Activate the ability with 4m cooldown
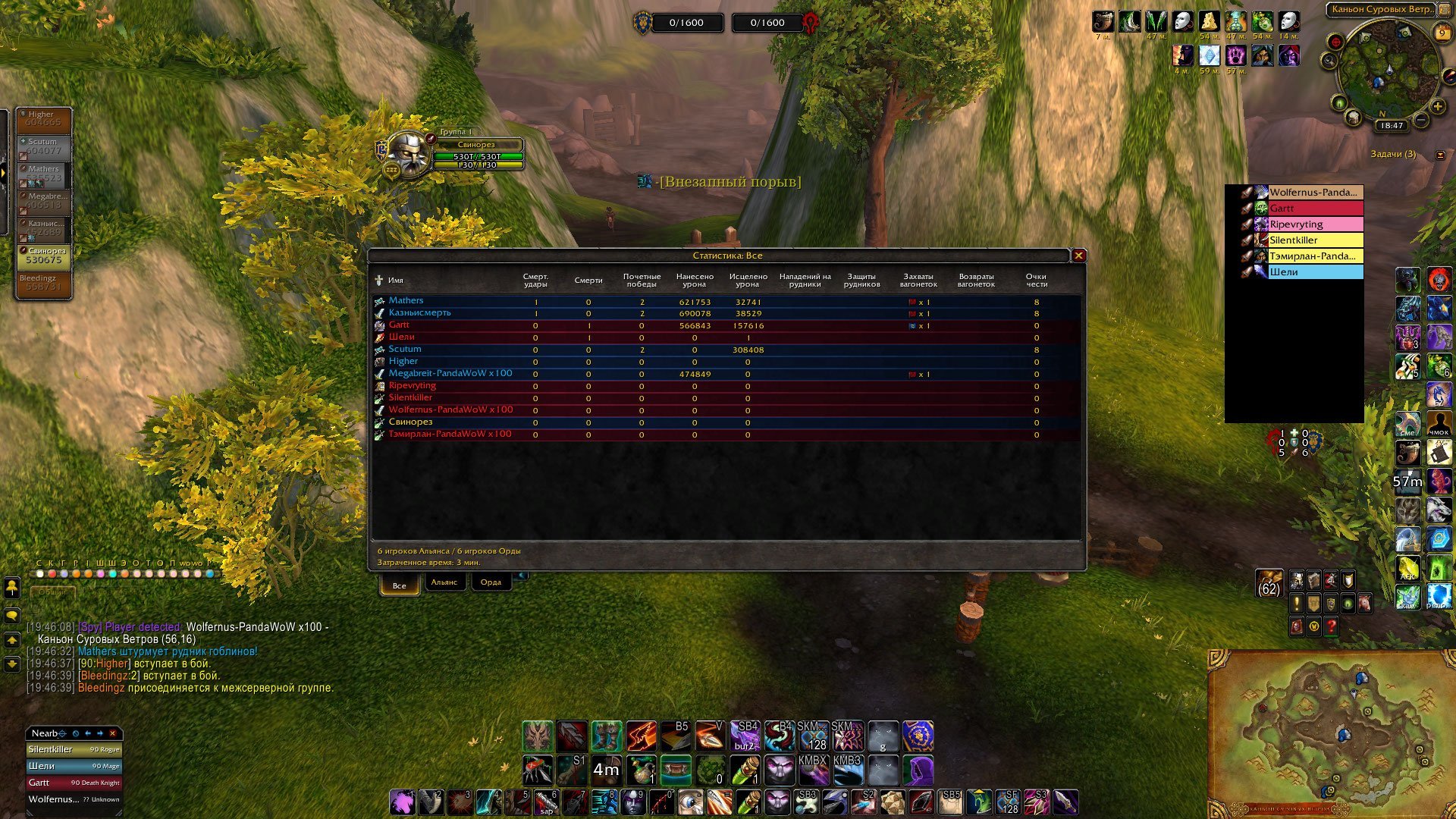This screenshot has height=819, width=1456. [x=606, y=770]
